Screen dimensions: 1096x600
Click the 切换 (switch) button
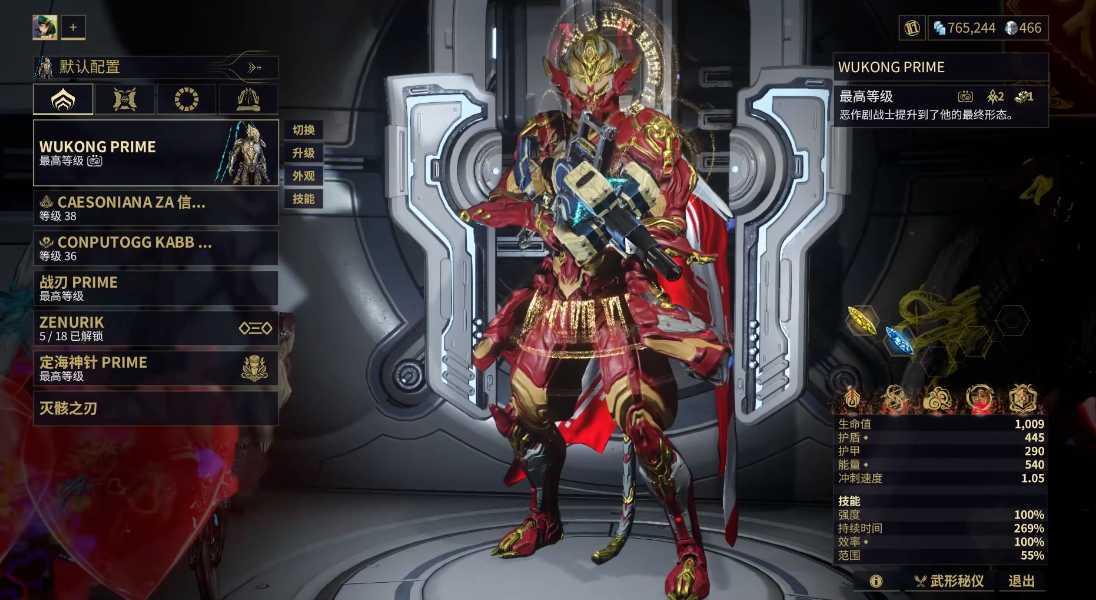click(x=303, y=130)
